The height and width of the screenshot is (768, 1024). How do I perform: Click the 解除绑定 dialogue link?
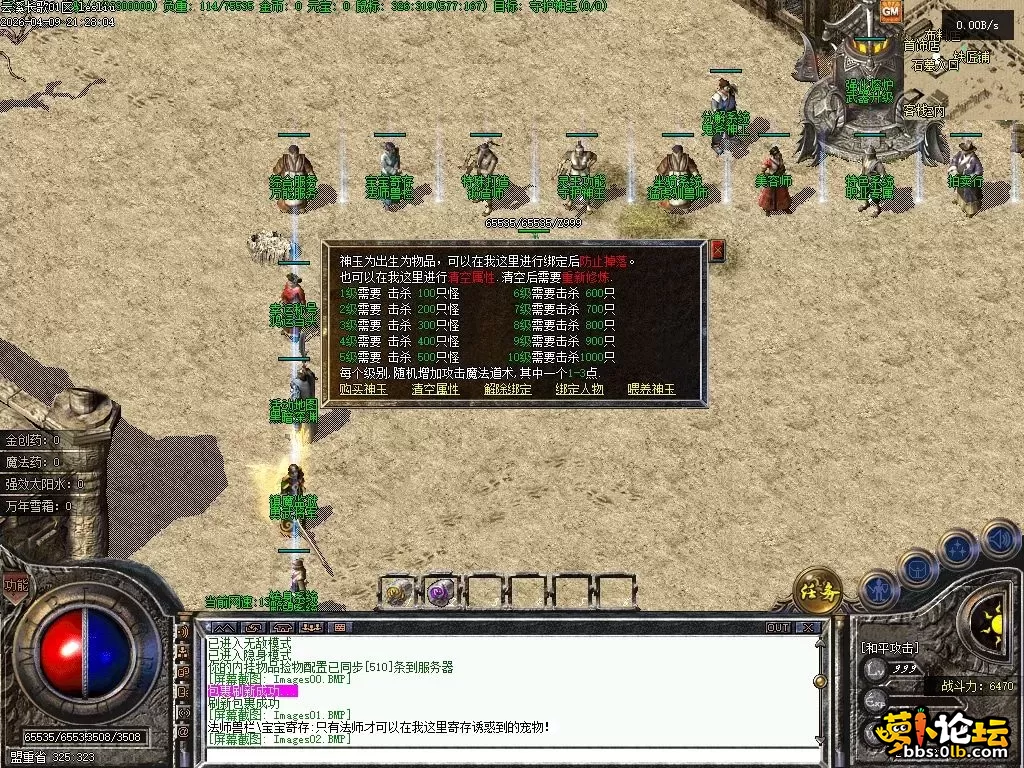[x=508, y=389]
